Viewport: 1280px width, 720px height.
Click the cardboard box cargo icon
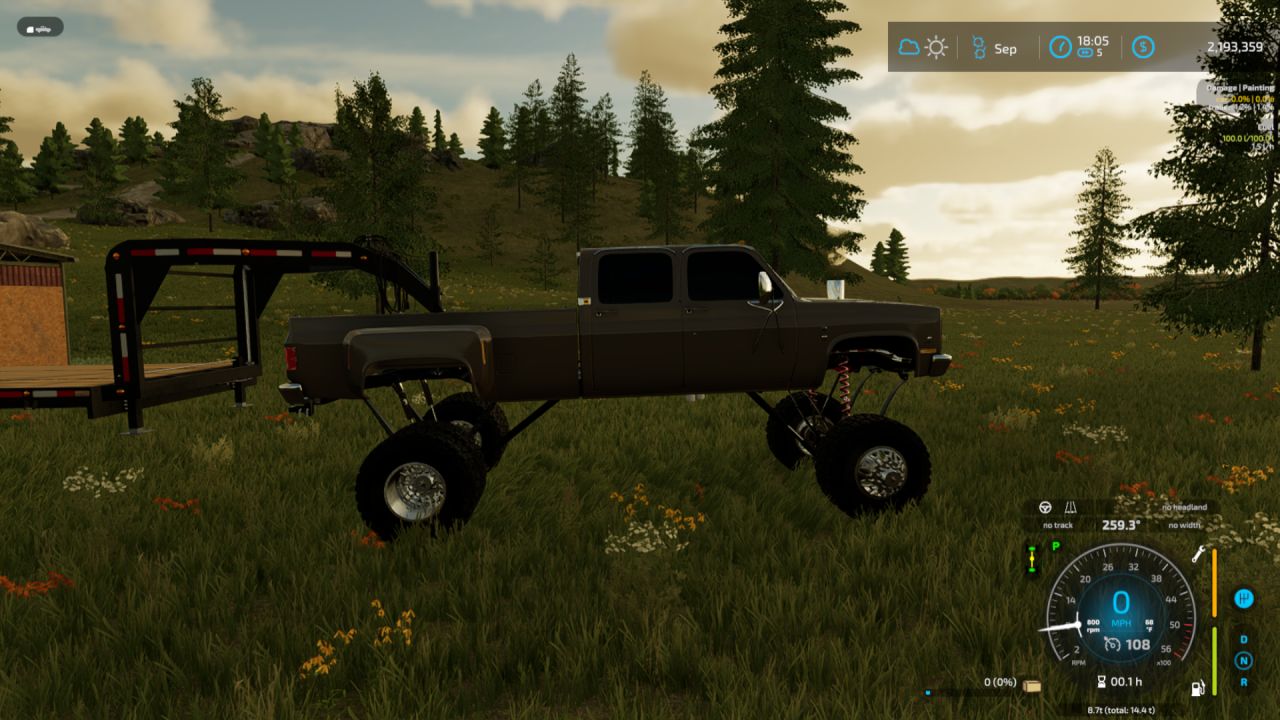coord(1032,685)
